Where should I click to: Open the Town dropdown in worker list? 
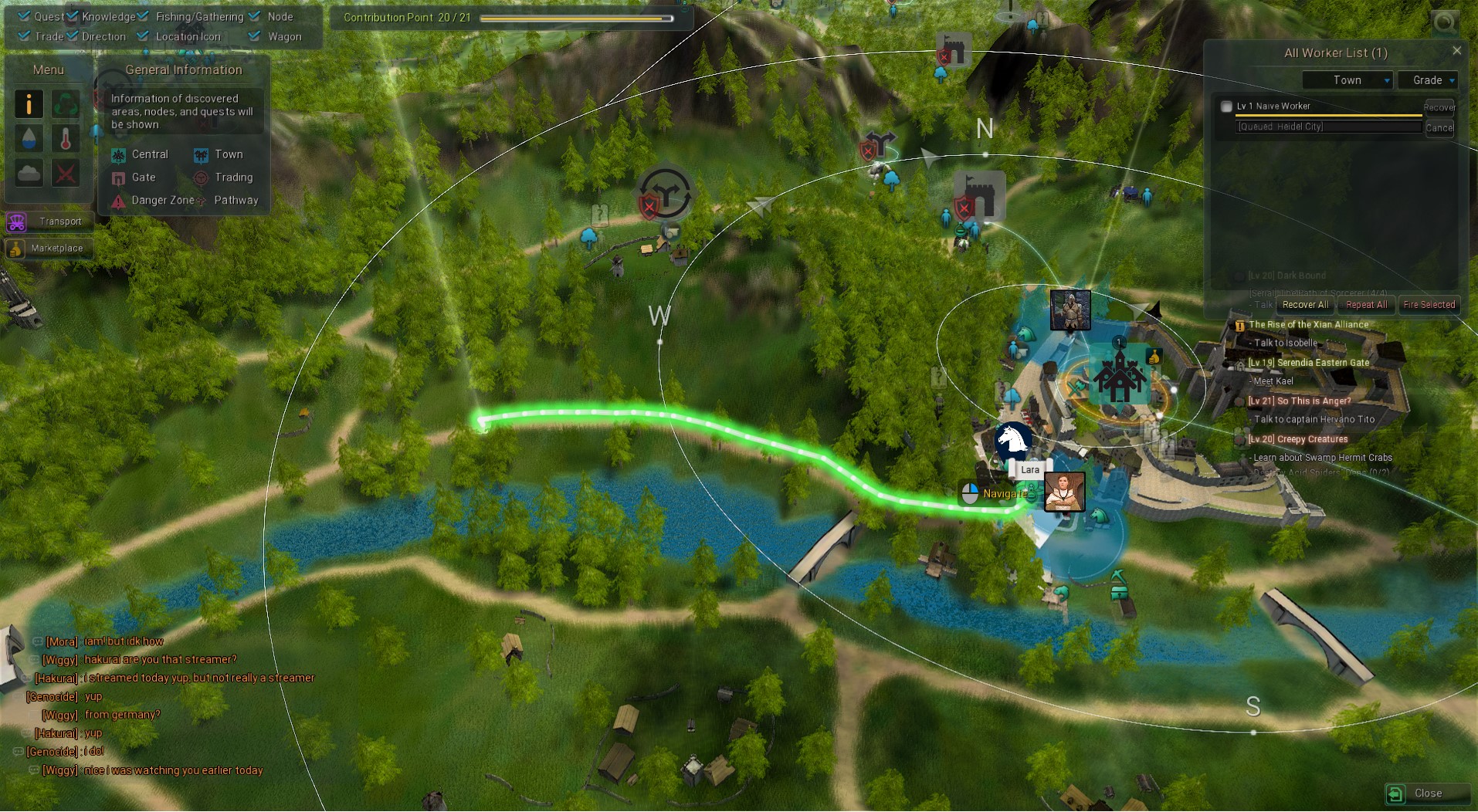pos(1347,80)
